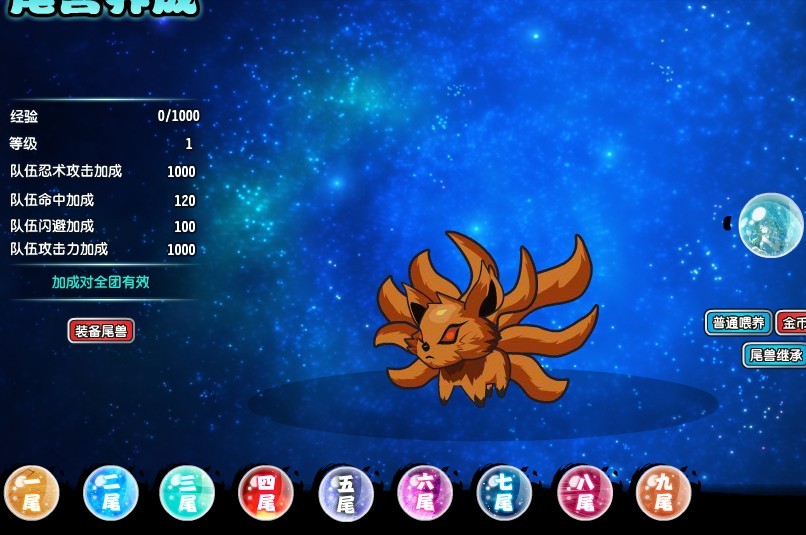This screenshot has width=806, height=535.
Task: Select the 金币 feed button
Action: (792, 323)
